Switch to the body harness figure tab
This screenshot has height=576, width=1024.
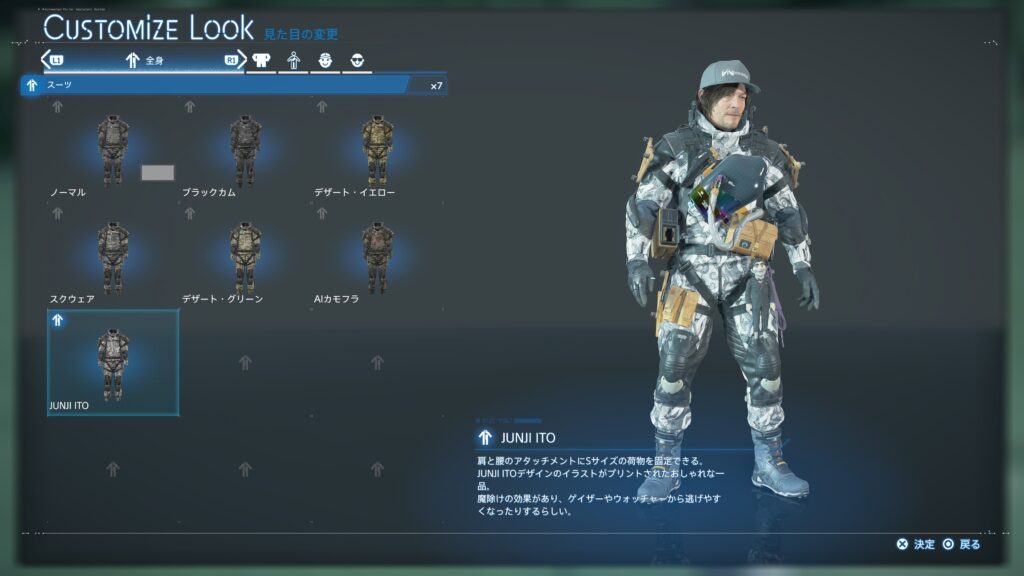tap(294, 60)
